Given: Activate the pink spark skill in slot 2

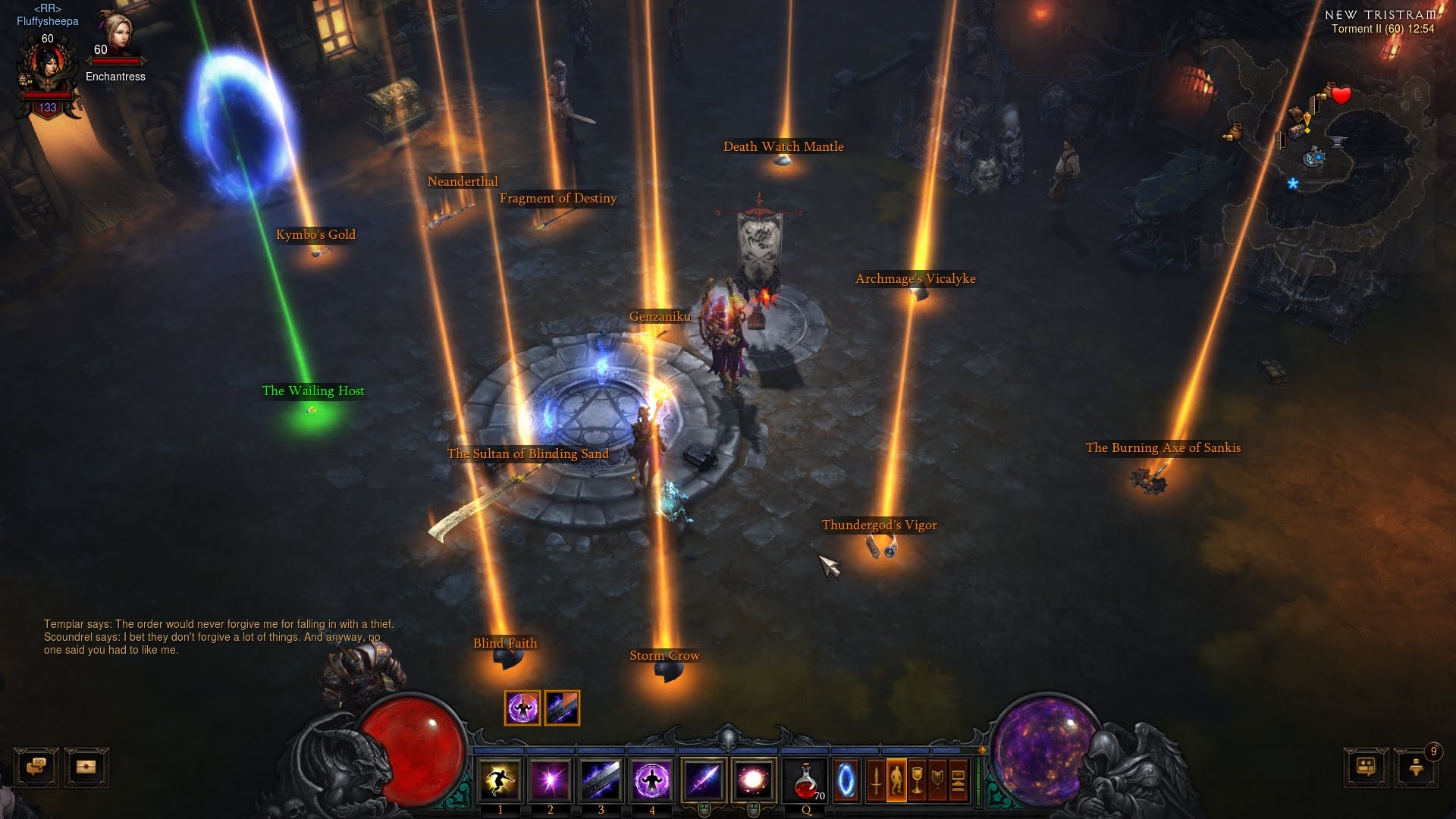Looking at the screenshot, I should pyautogui.click(x=550, y=780).
